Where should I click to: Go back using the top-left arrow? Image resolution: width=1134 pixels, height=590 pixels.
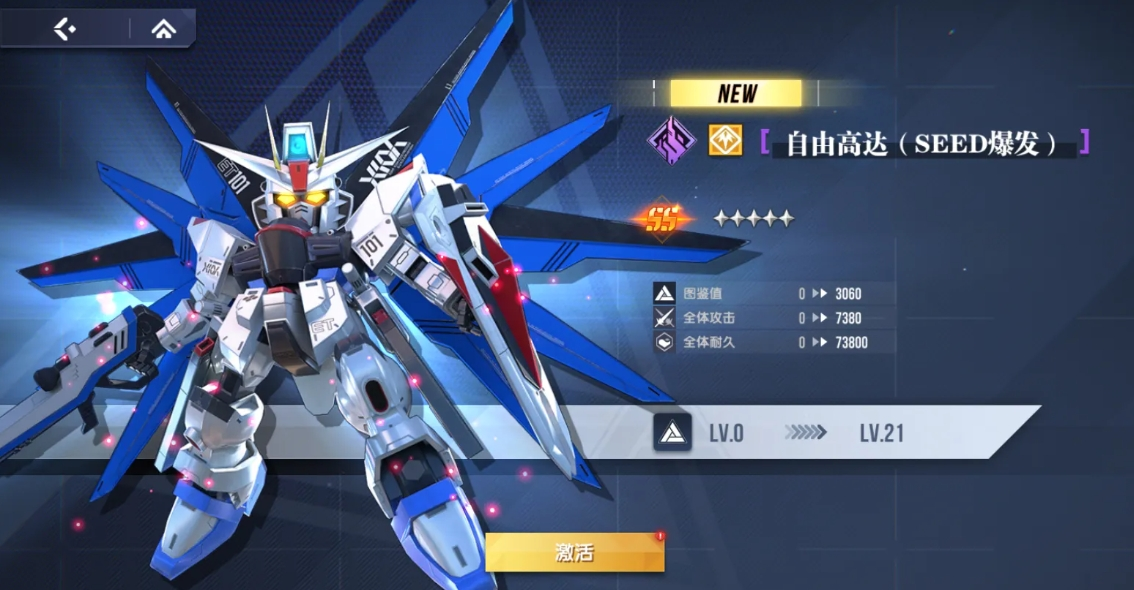[65, 29]
